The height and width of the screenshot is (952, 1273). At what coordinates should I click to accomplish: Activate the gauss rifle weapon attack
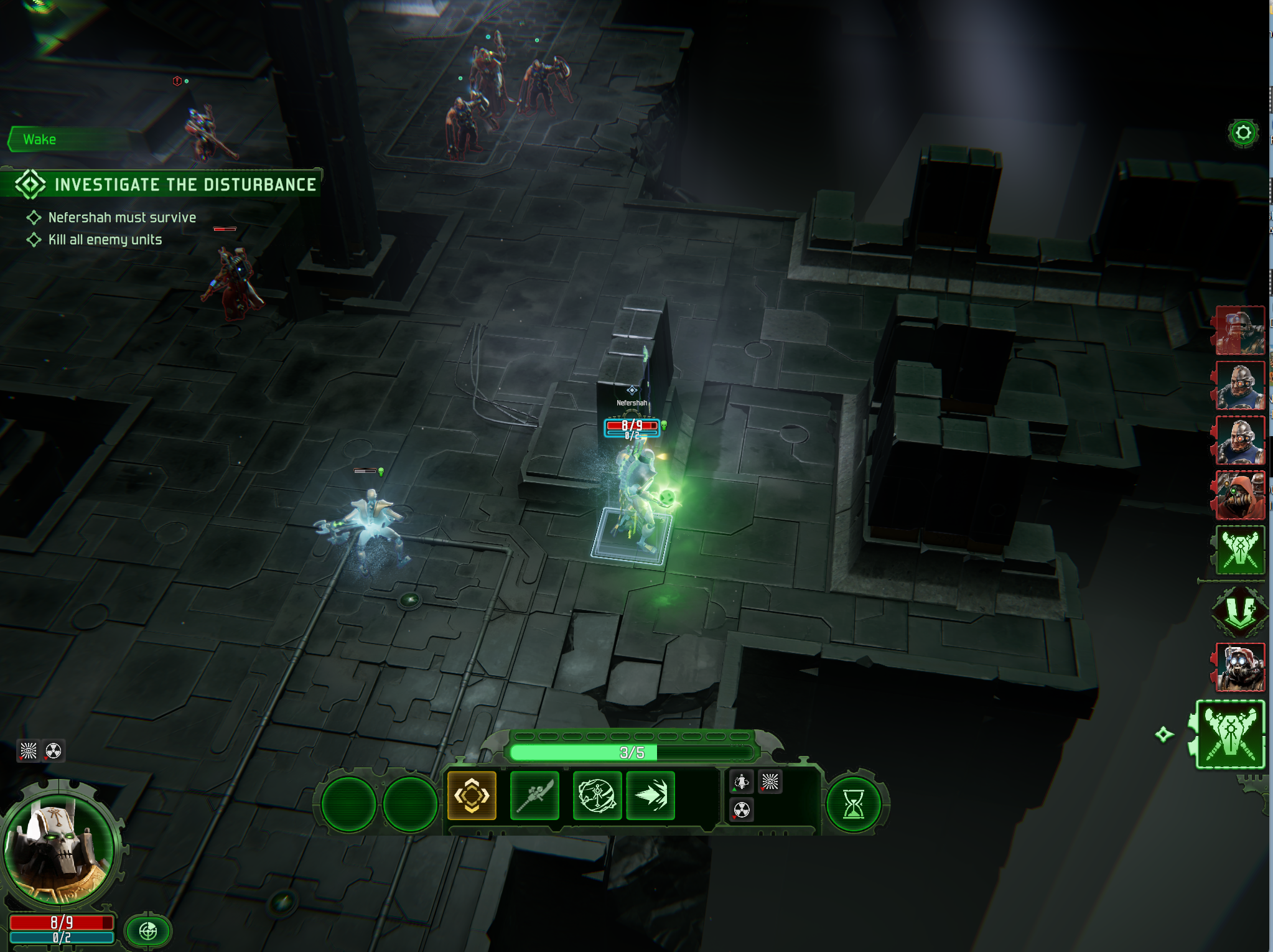(x=534, y=795)
